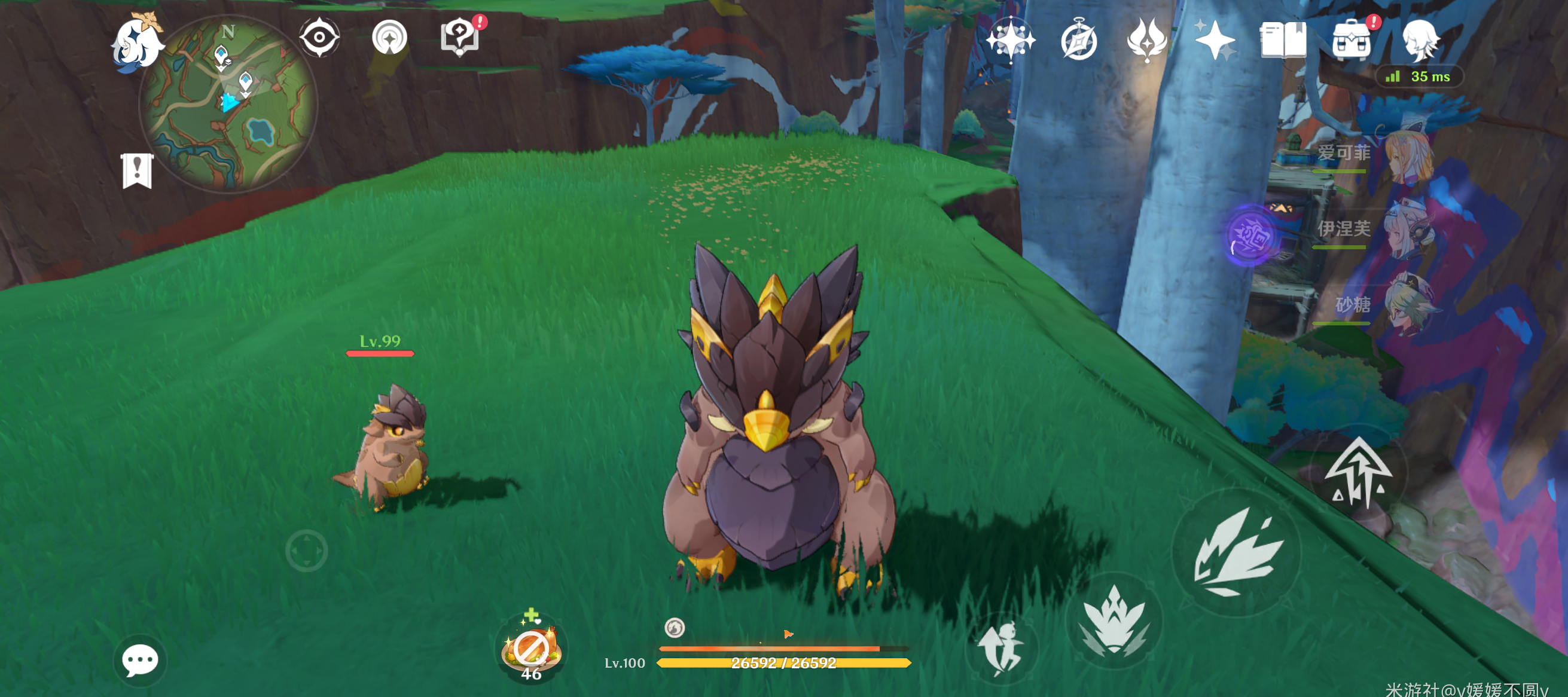Open the circular minimap
Viewport: 1568px width, 697px height.
[228, 103]
